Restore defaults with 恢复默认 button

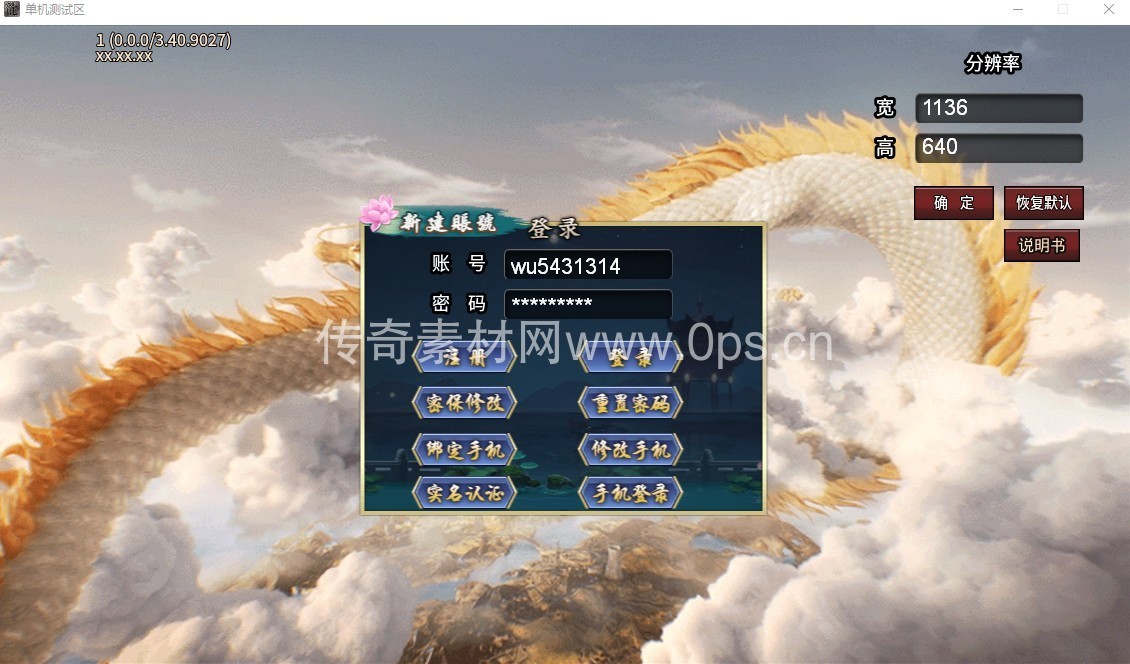[x=1043, y=203]
